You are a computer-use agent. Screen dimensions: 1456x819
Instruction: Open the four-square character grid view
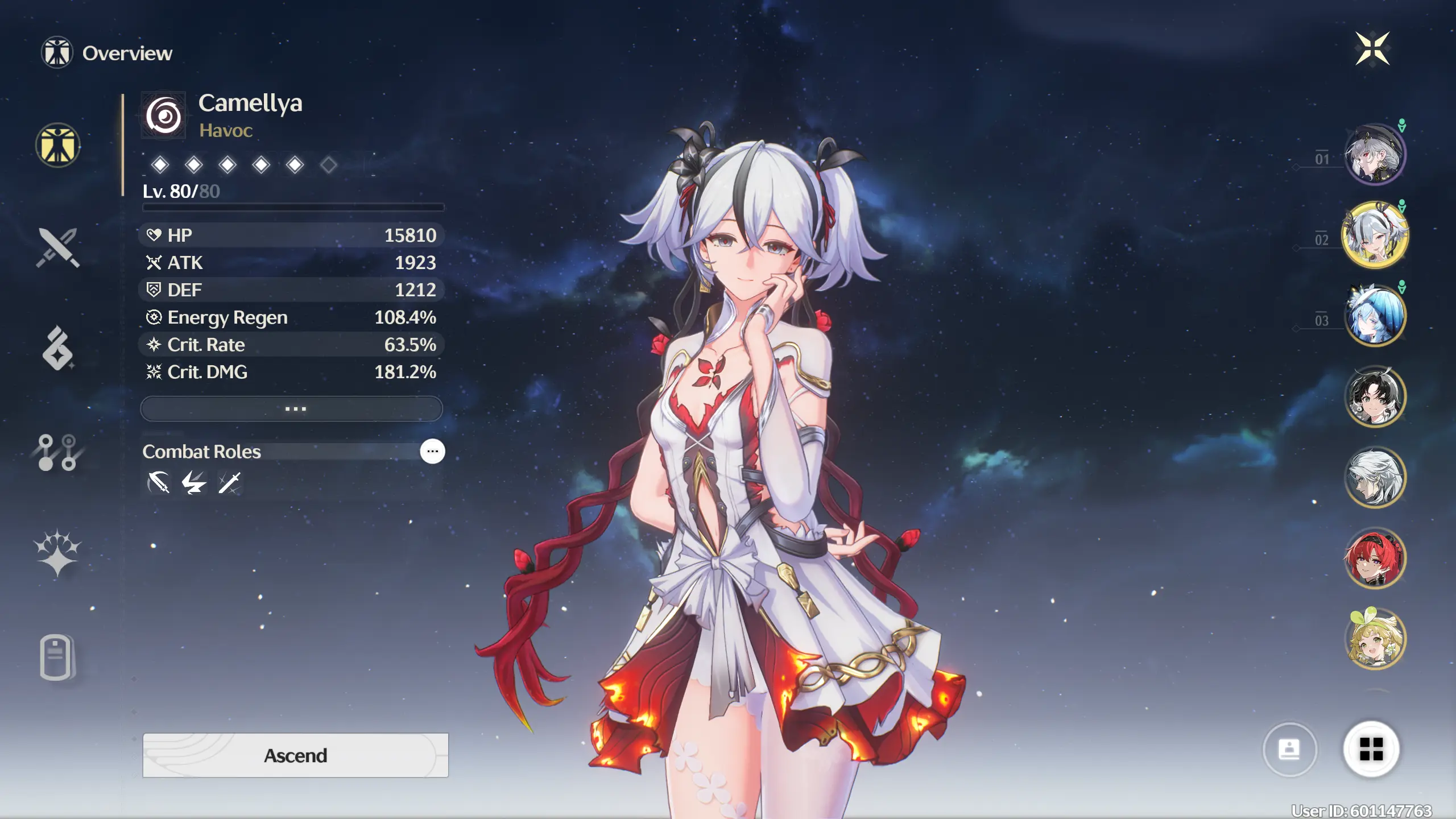point(1371,749)
